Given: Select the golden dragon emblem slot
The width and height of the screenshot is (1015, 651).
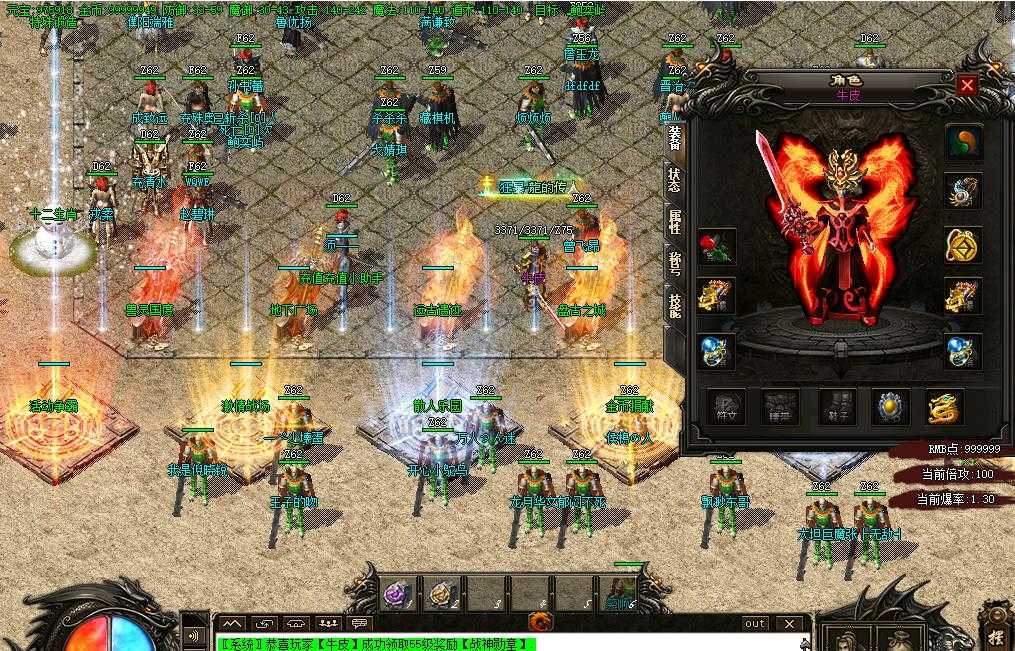Looking at the screenshot, I should (944, 407).
